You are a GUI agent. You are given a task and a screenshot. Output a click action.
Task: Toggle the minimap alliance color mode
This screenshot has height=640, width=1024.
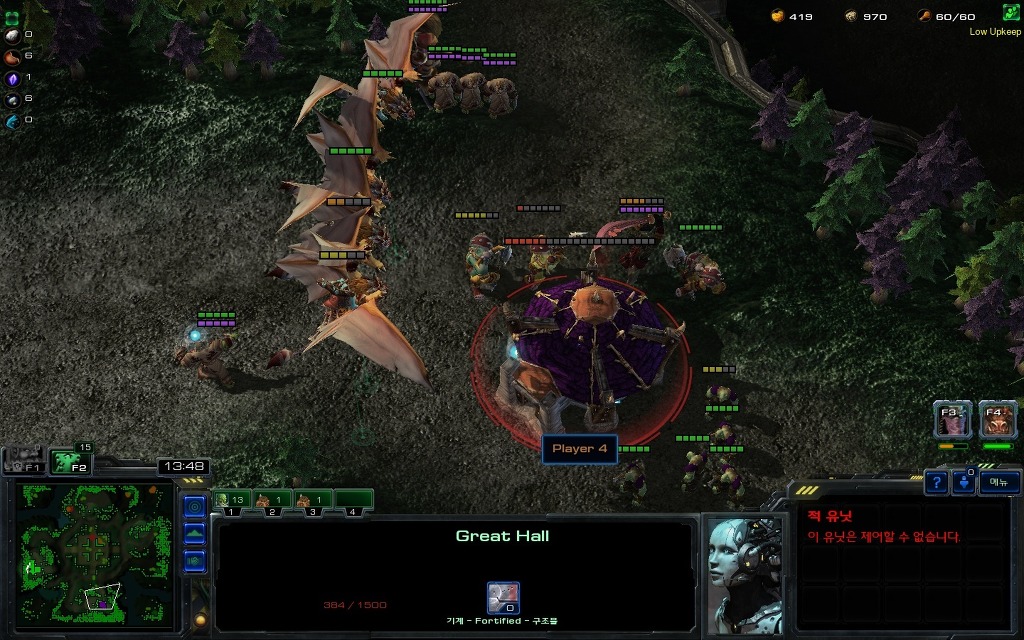(195, 559)
